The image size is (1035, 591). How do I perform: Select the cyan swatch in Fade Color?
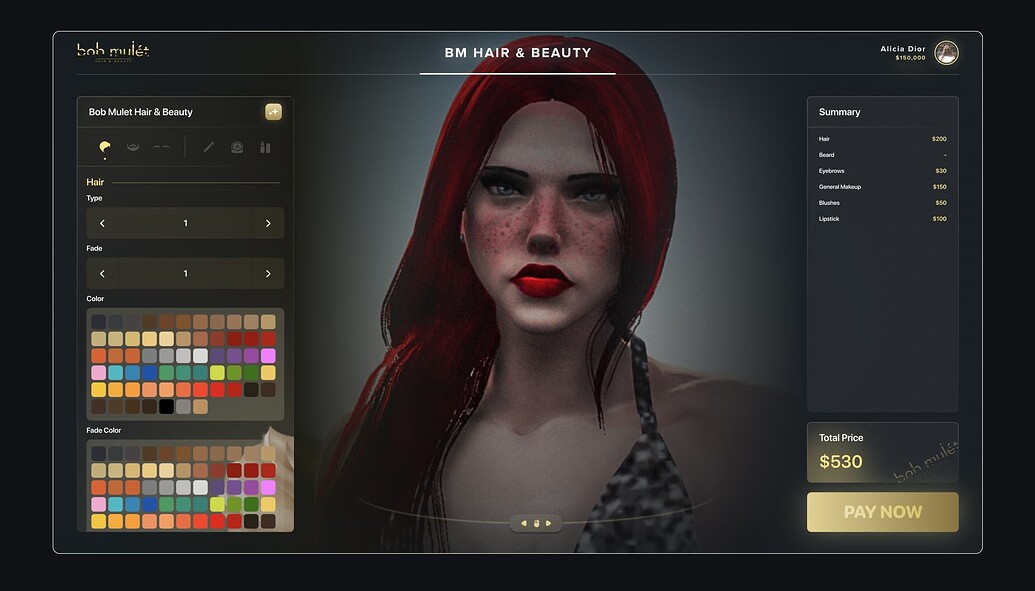click(115, 504)
